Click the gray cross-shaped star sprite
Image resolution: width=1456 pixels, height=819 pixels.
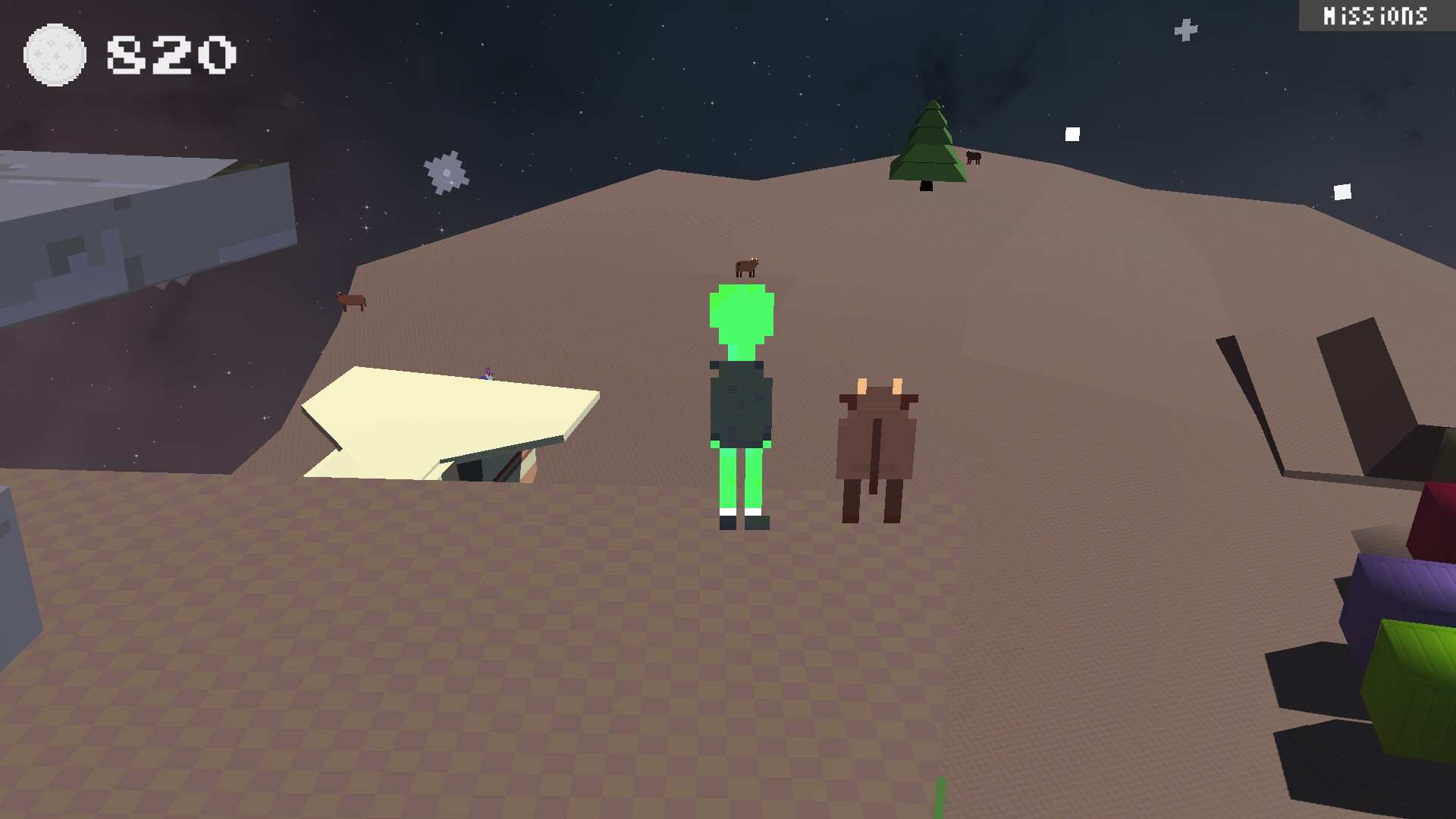446,171
